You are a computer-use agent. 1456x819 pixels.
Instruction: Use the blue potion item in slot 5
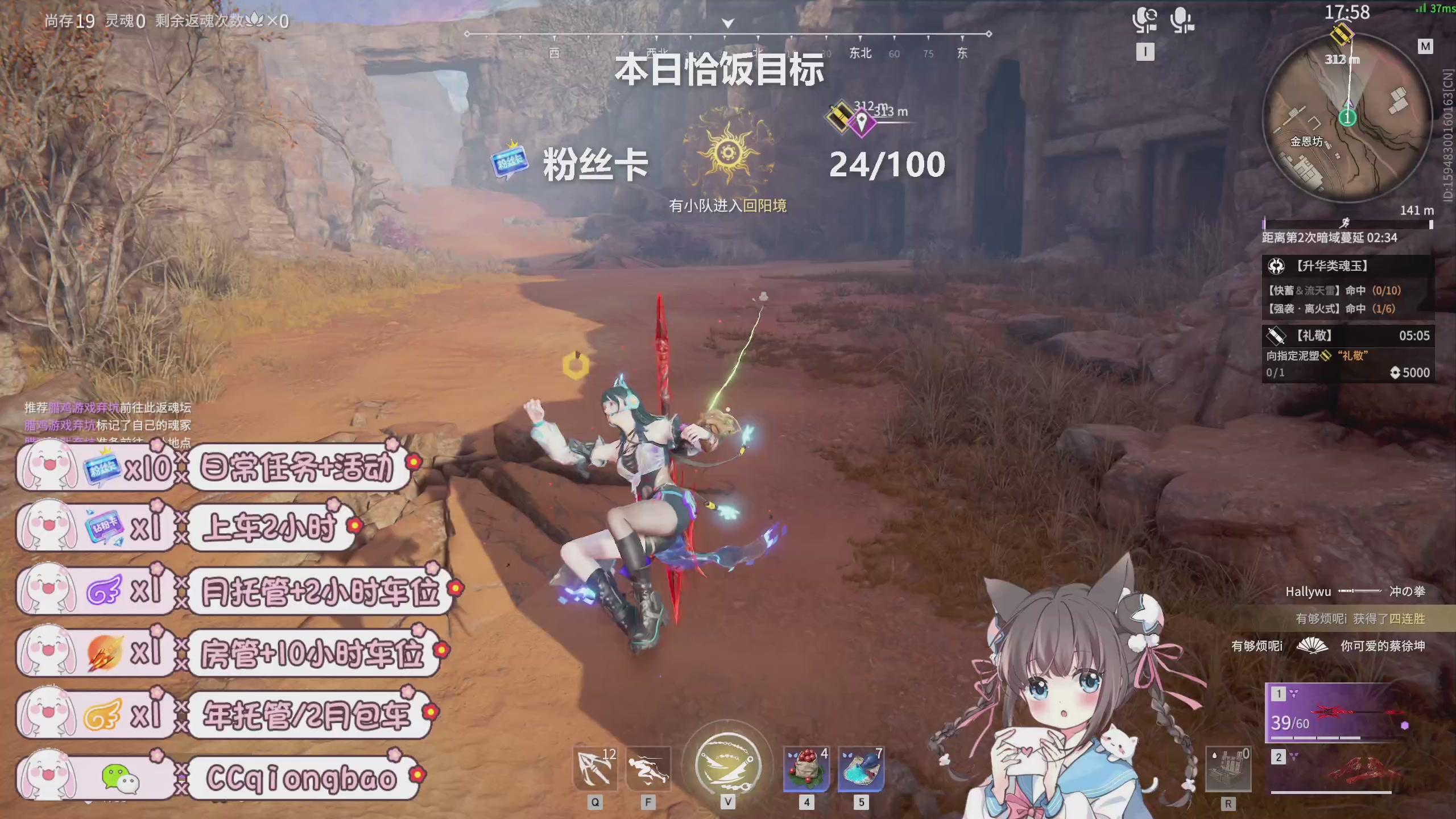(x=862, y=769)
